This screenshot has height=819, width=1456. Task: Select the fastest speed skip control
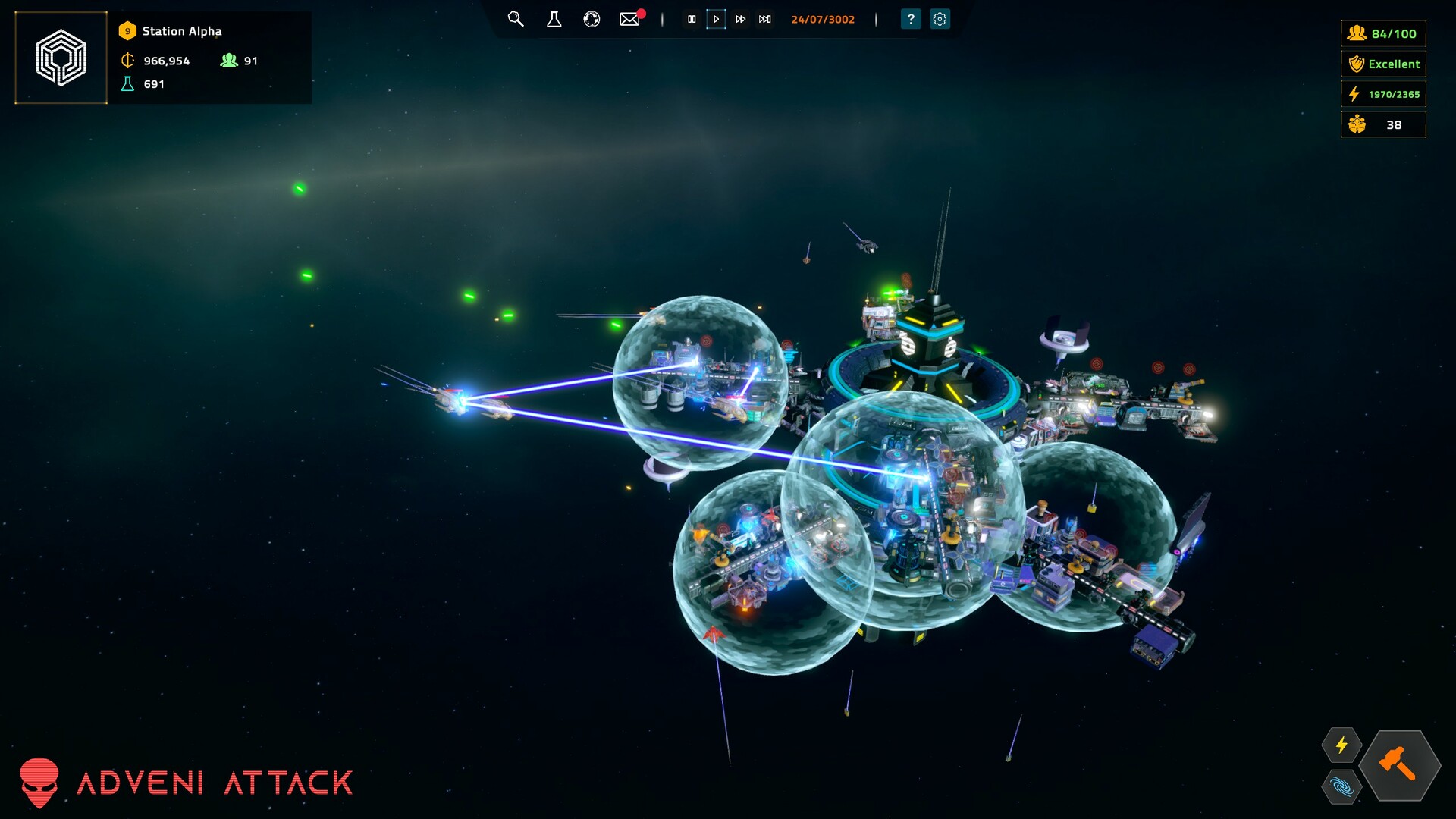(x=764, y=19)
